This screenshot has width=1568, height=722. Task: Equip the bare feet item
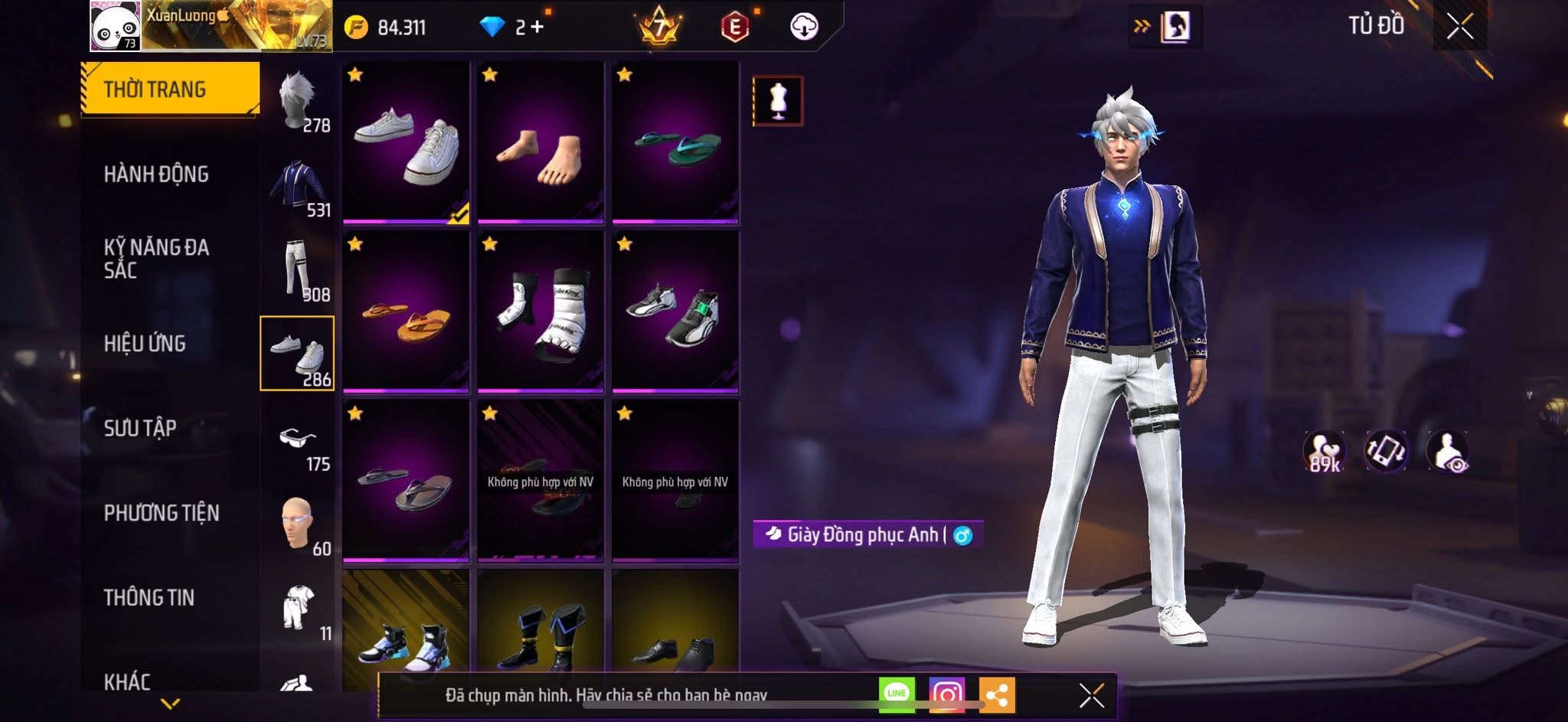(541, 142)
